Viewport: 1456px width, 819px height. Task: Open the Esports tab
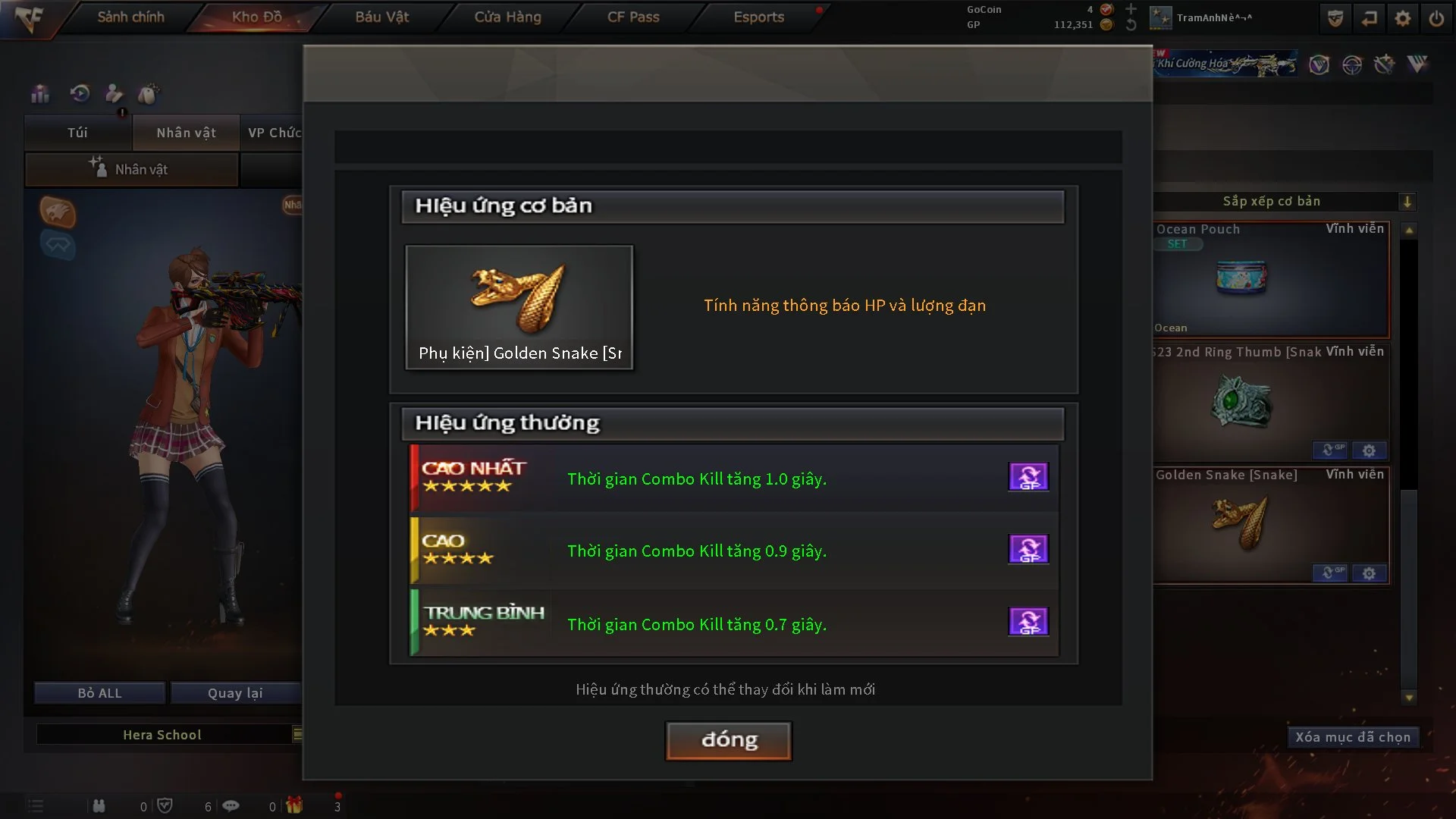pos(758,17)
